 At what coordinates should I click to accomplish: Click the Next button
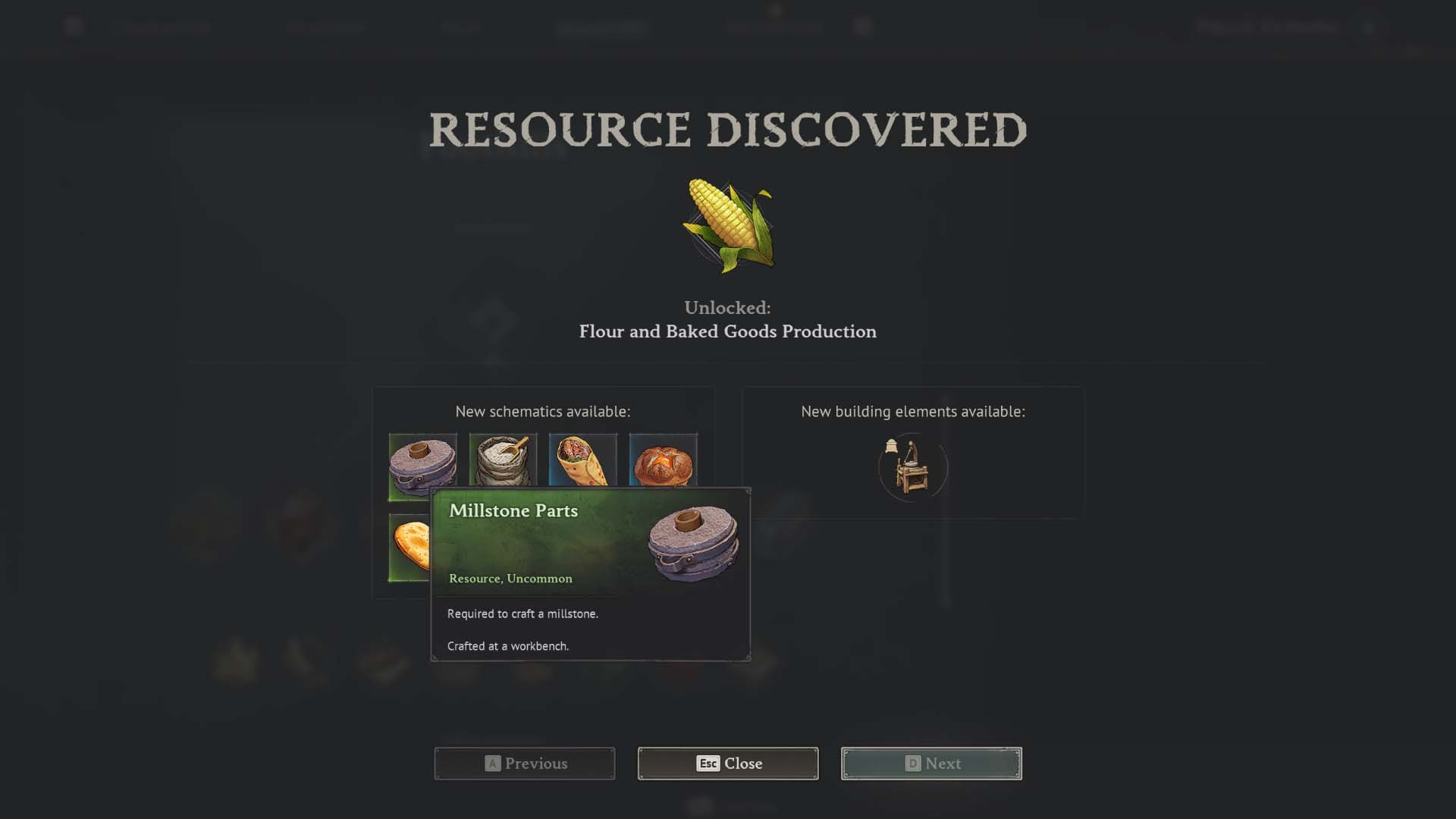[x=930, y=764]
